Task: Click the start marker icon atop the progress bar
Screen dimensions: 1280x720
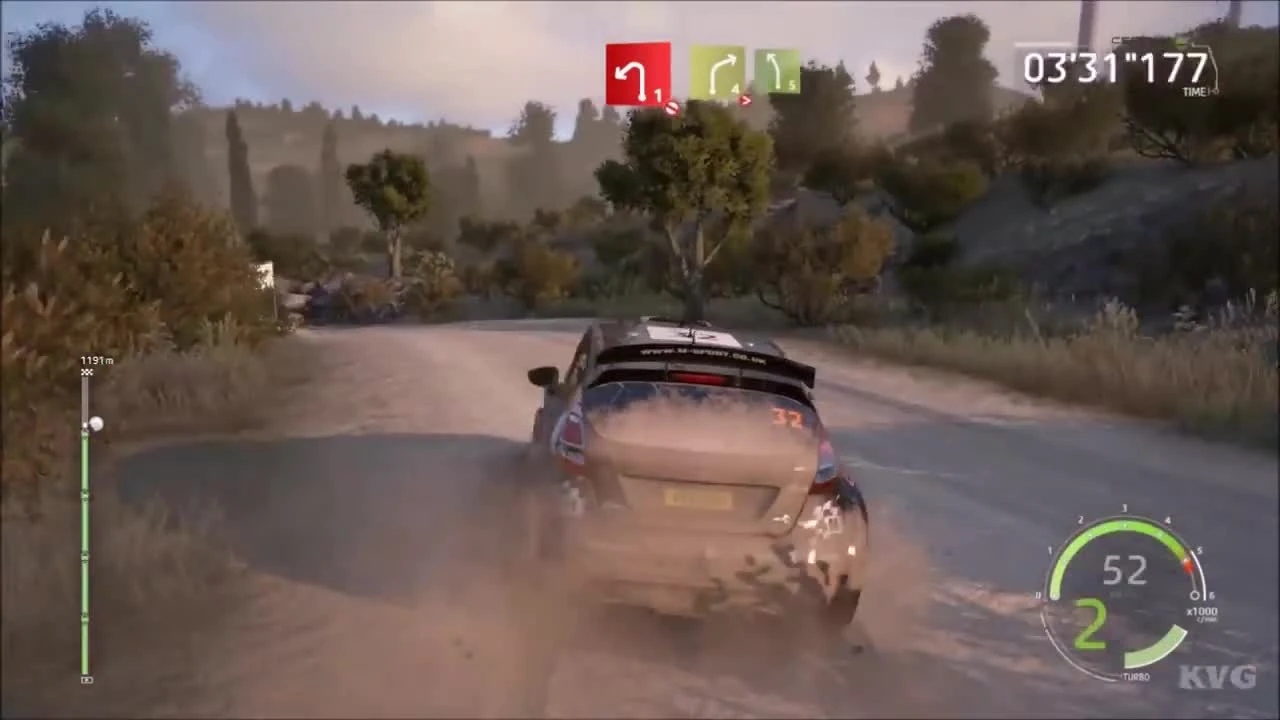Action: pyautogui.click(x=86, y=371)
